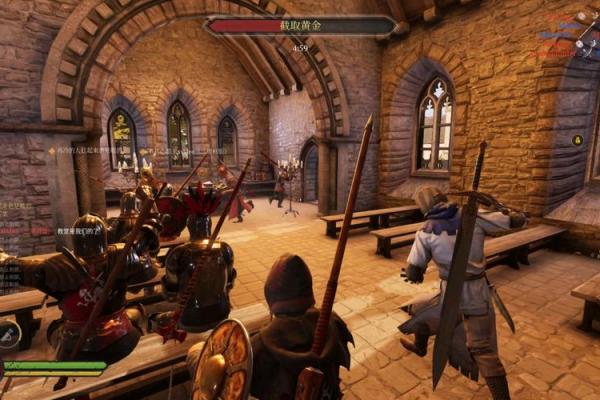
Task: Activate the special ability icon above the health bar
Action: [8, 333]
